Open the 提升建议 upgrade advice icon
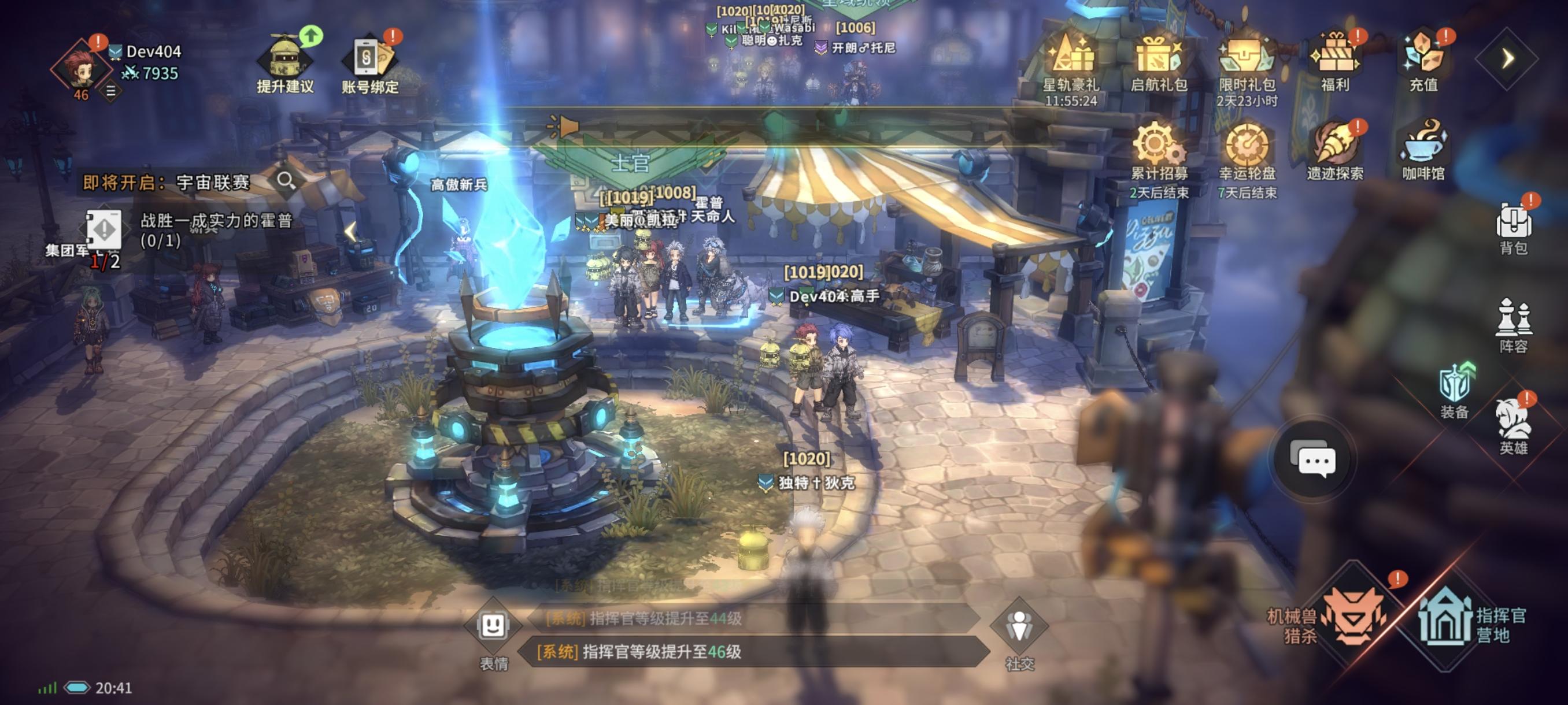The height and width of the screenshot is (705, 1568). pyautogui.click(x=285, y=61)
